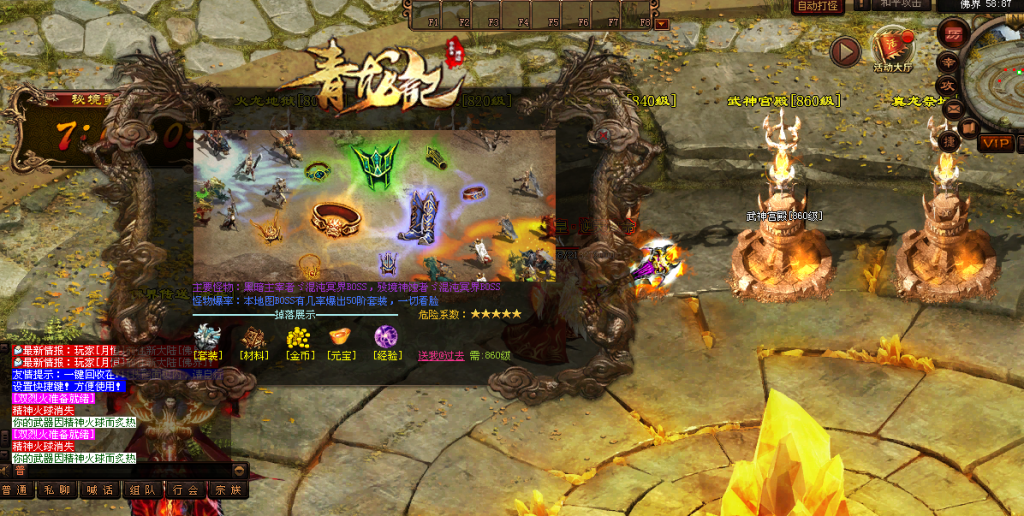1024x516 pixels.
Task: Toggle the 自动打怪 auto-fight button
Action: point(816,7)
